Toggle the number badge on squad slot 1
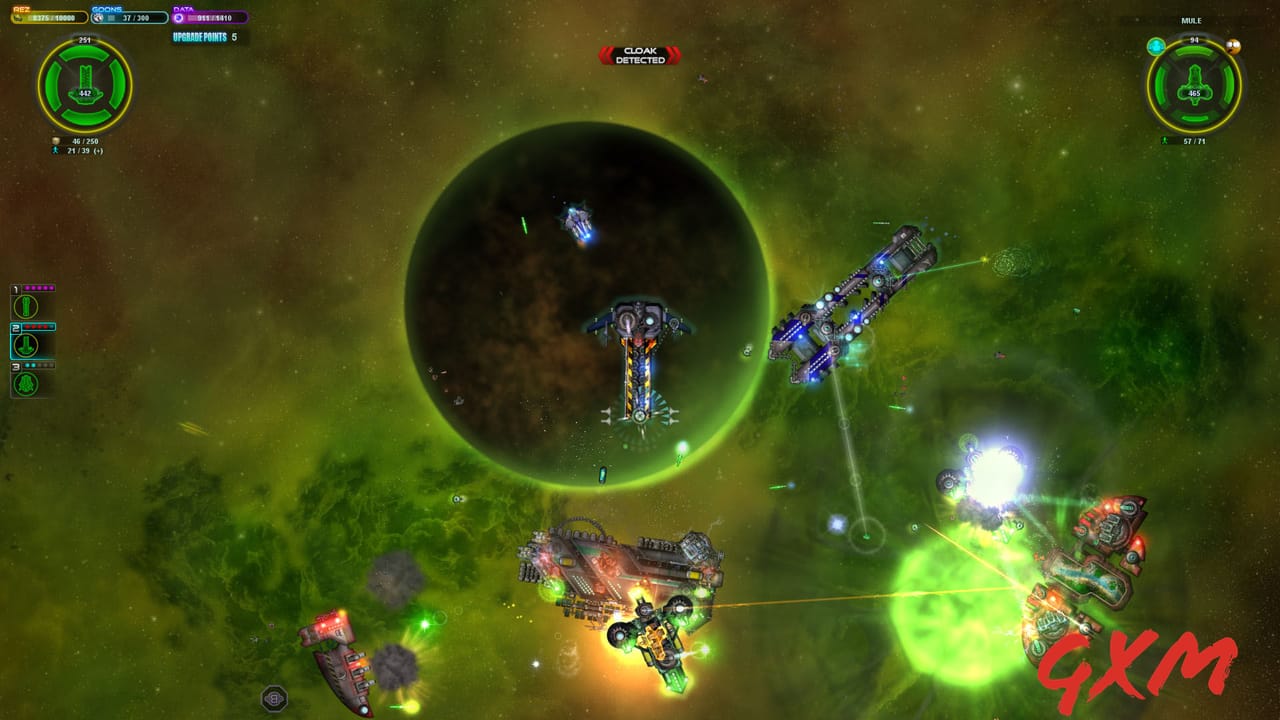 [15, 289]
